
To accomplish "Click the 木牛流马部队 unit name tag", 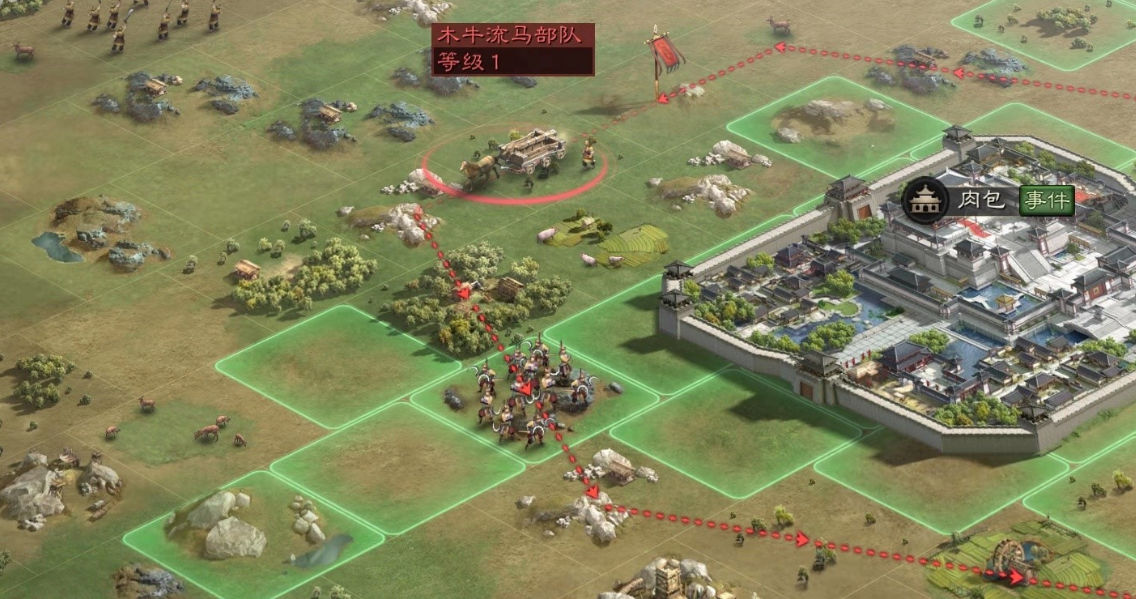I will pos(512,37).
